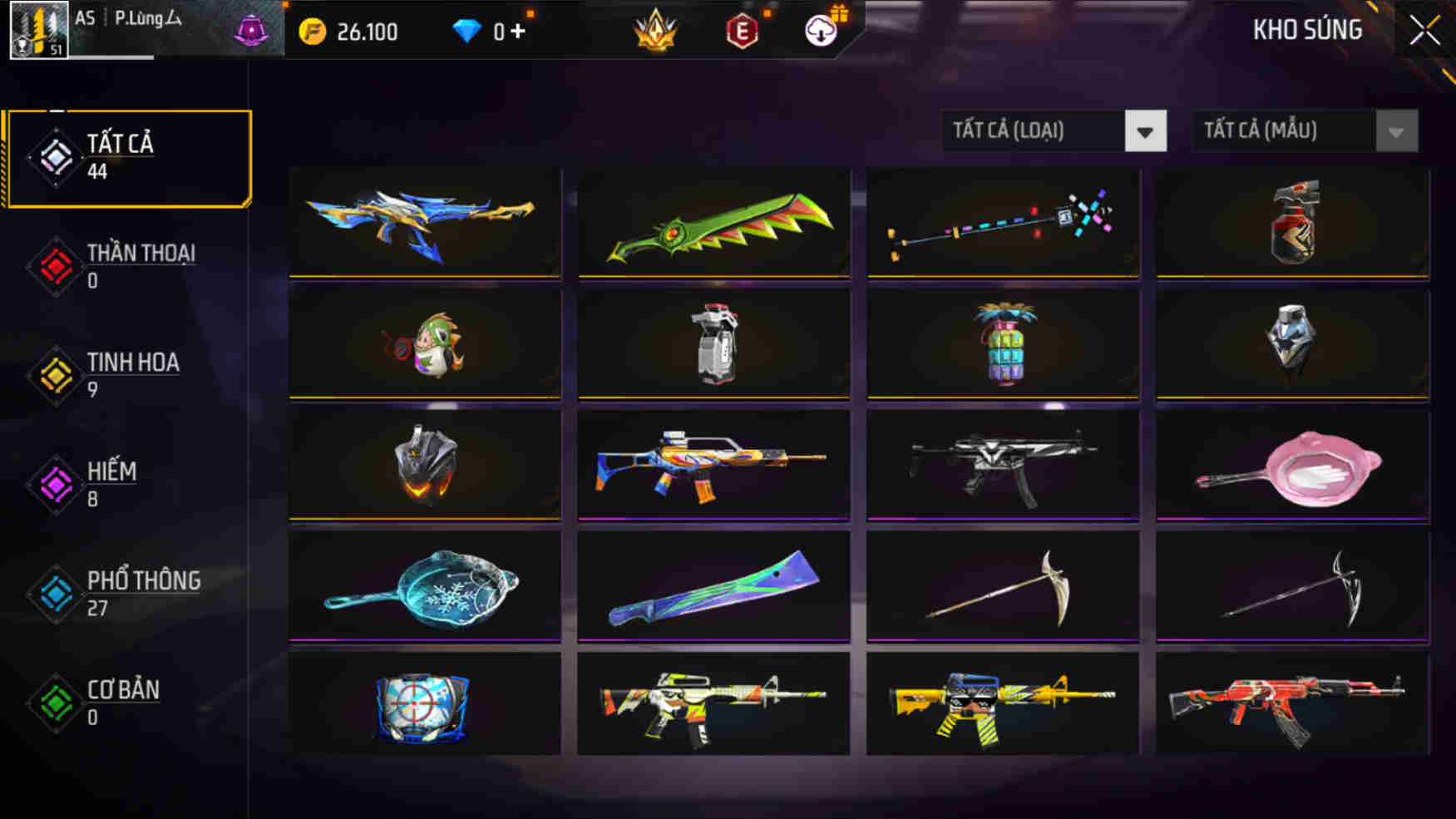Image resolution: width=1456 pixels, height=819 pixels.
Task: Open the TẤT CẢ (LOẠI) dropdown
Action: coord(1053,131)
